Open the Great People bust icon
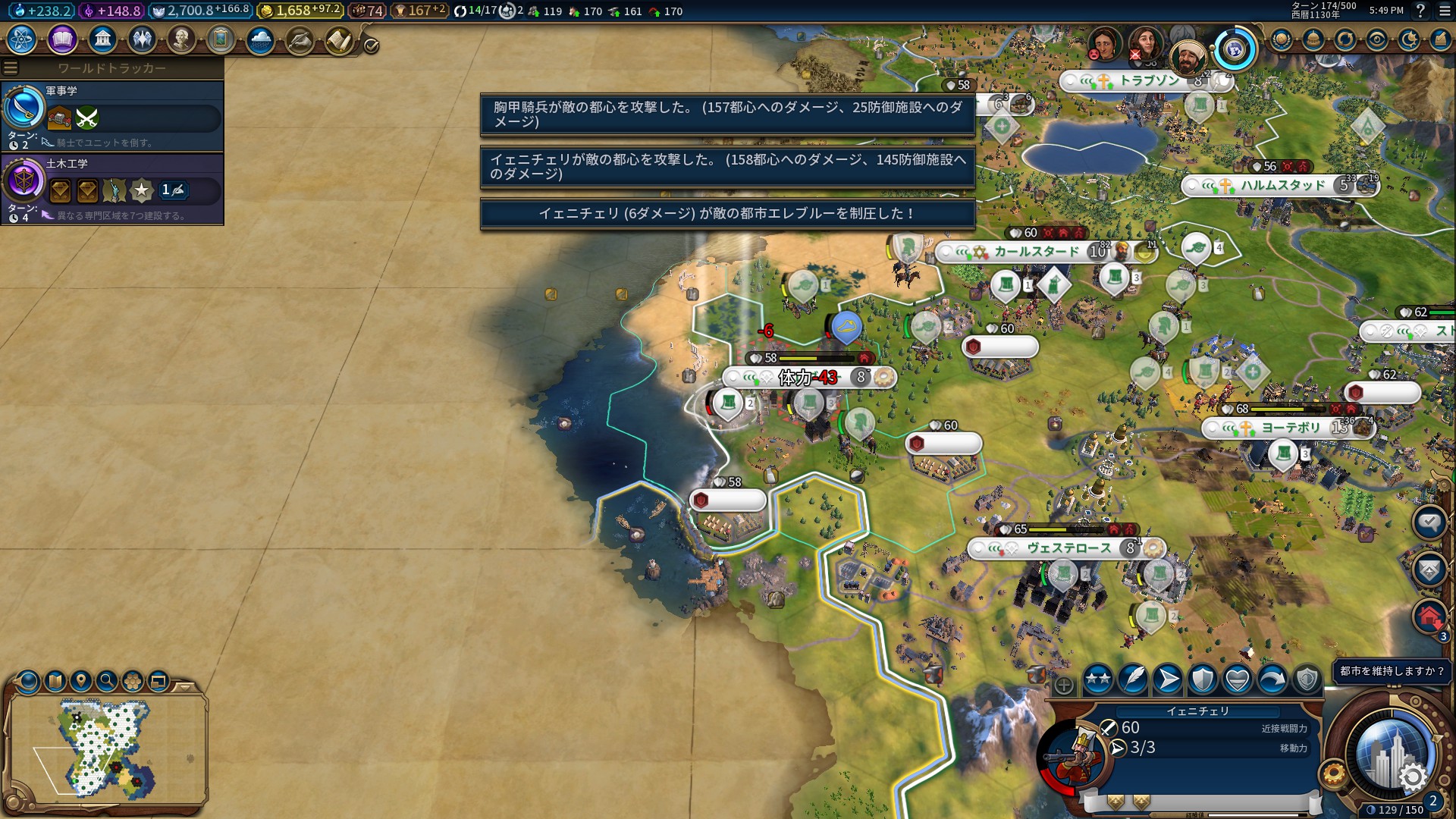 [181, 39]
